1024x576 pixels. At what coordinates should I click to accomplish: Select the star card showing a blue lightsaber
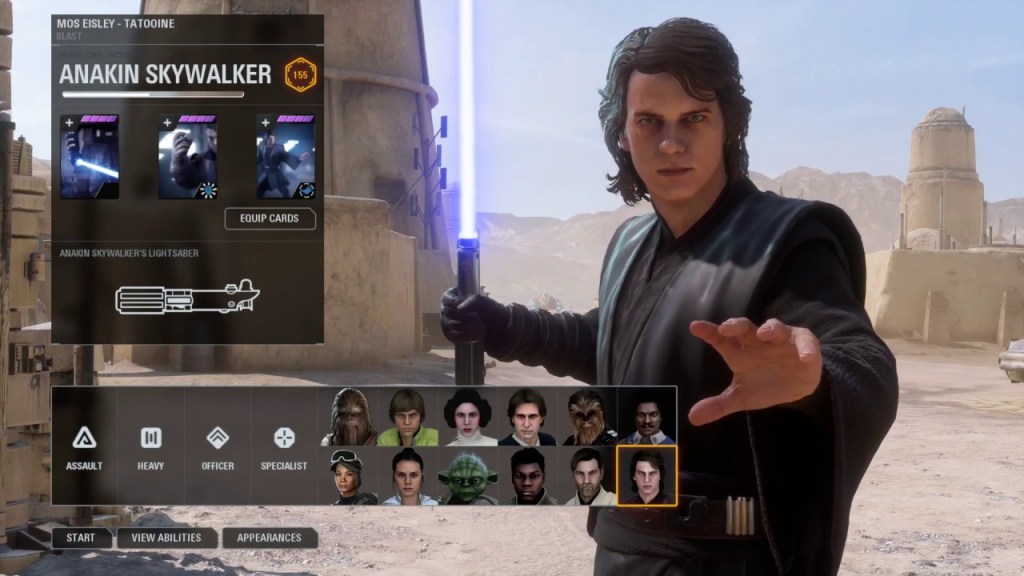(89, 158)
